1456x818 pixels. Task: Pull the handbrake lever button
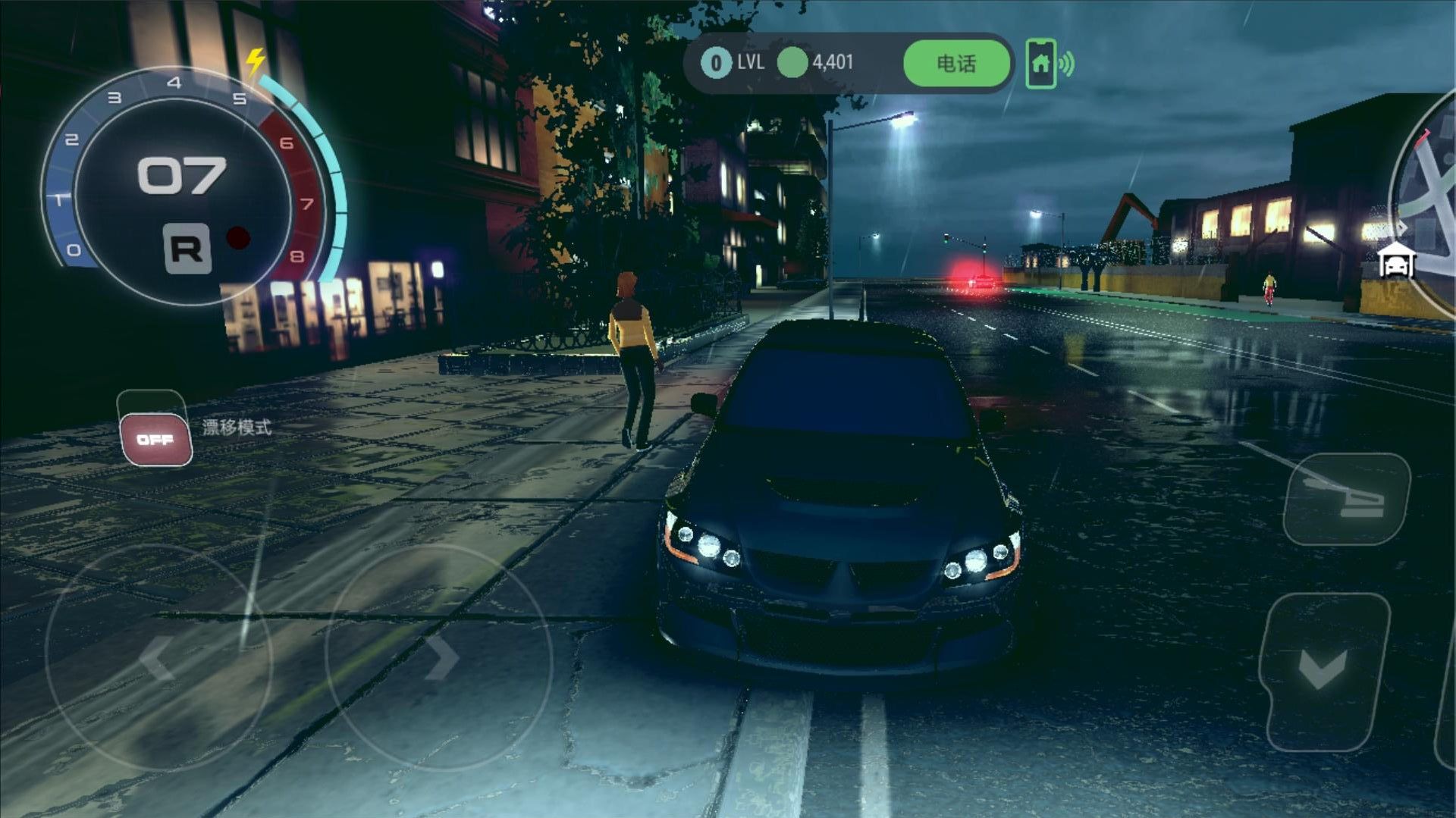point(1346,499)
